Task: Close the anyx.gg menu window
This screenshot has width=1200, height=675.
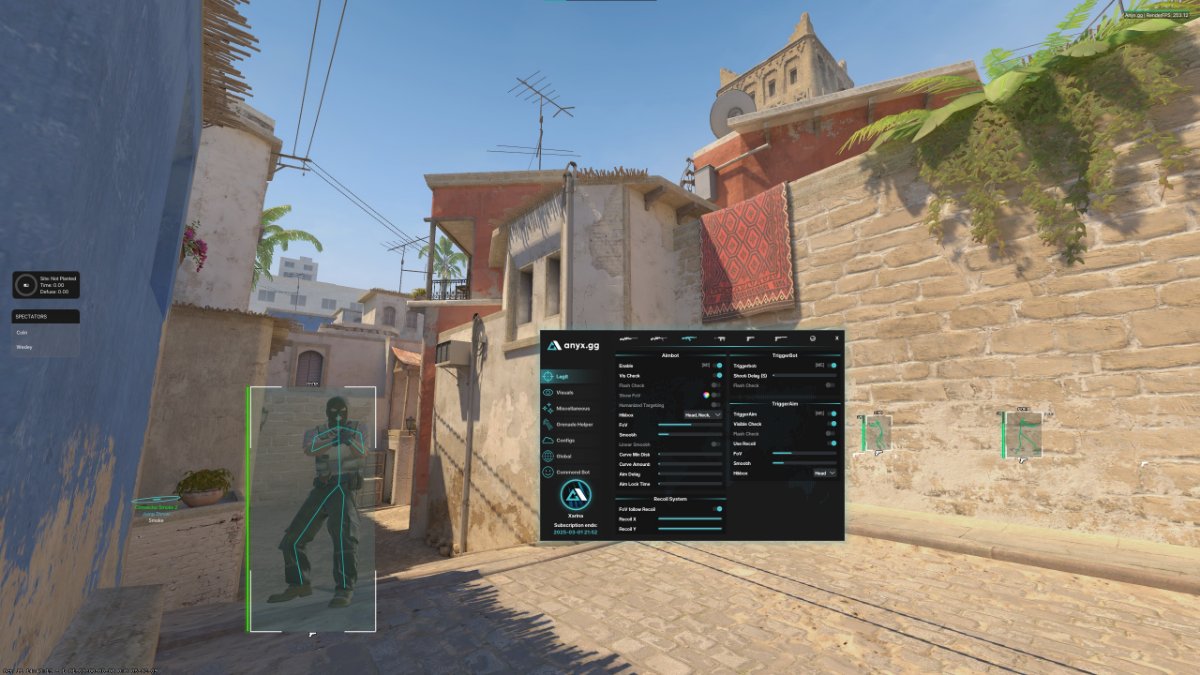Action: click(x=836, y=338)
